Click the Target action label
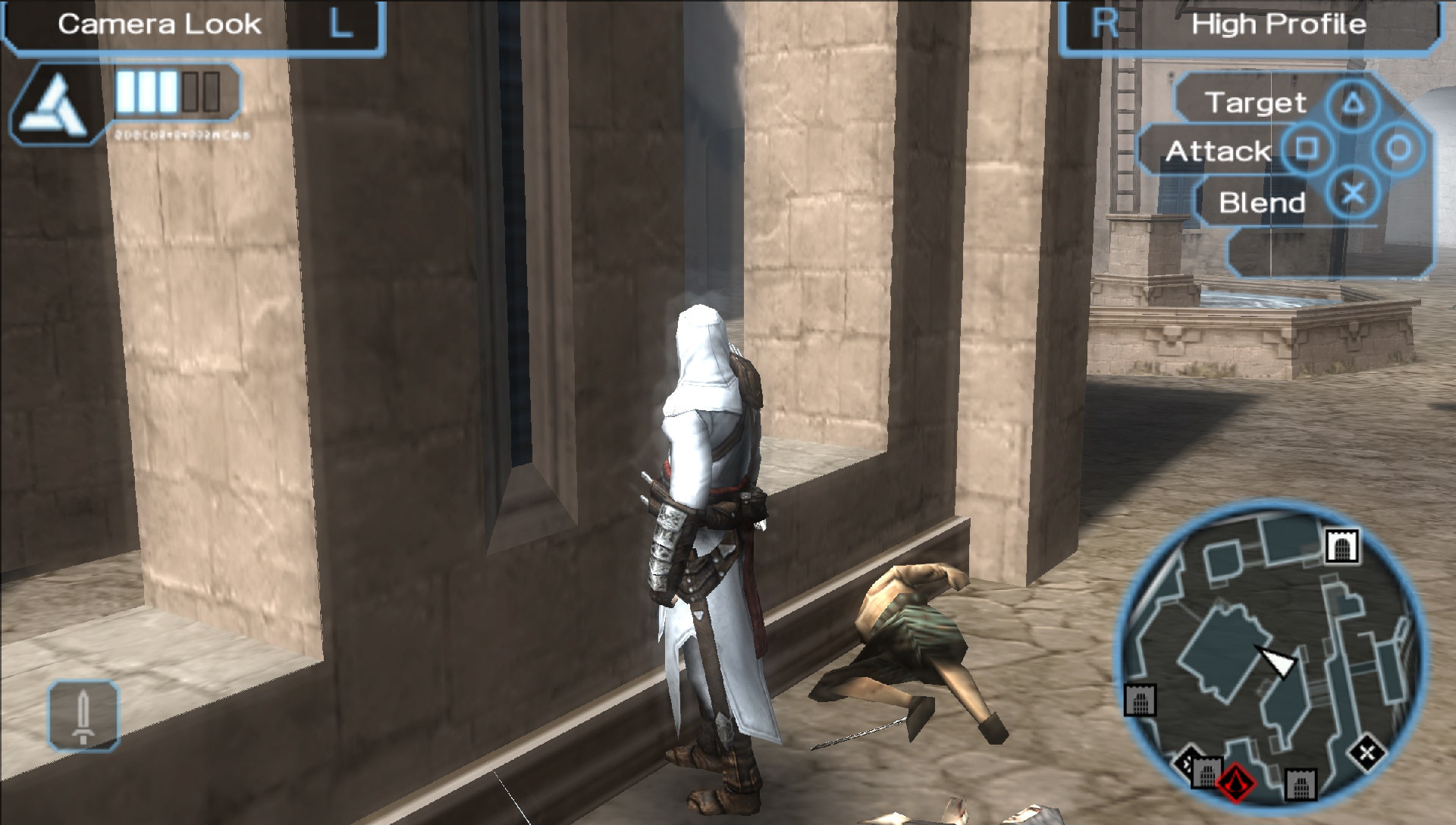This screenshot has width=1456, height=825. pyautogui.click(x=1257, y=102)
